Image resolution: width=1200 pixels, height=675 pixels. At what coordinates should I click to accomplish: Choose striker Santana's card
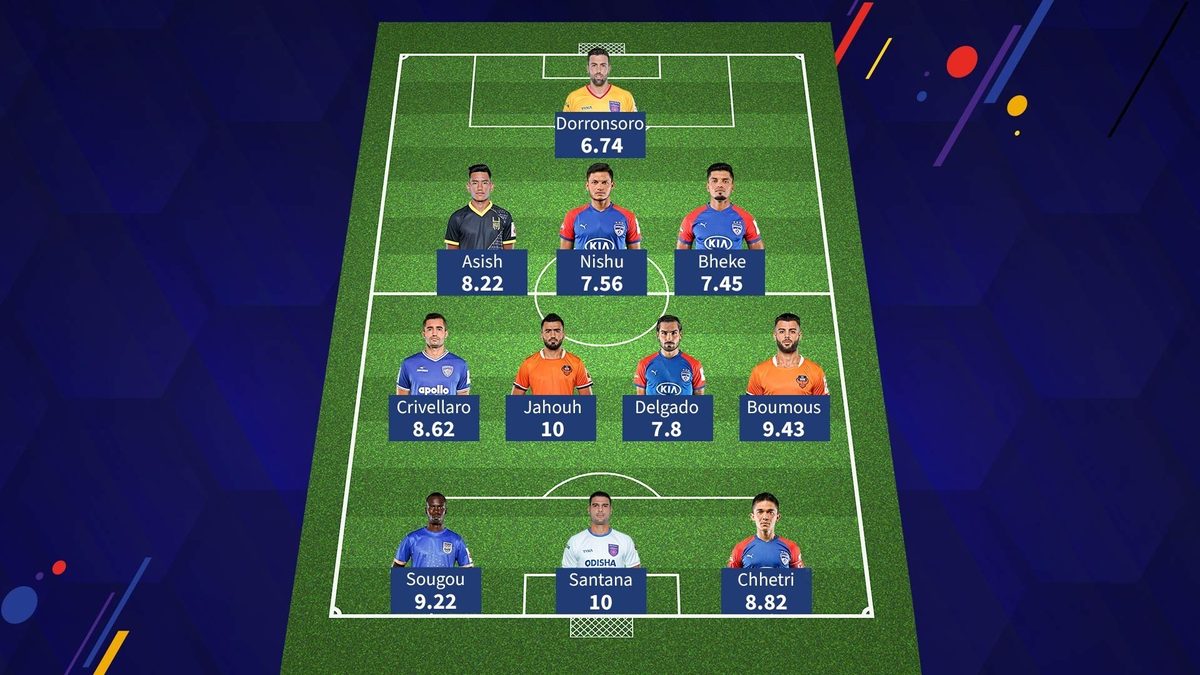[600, 590]
